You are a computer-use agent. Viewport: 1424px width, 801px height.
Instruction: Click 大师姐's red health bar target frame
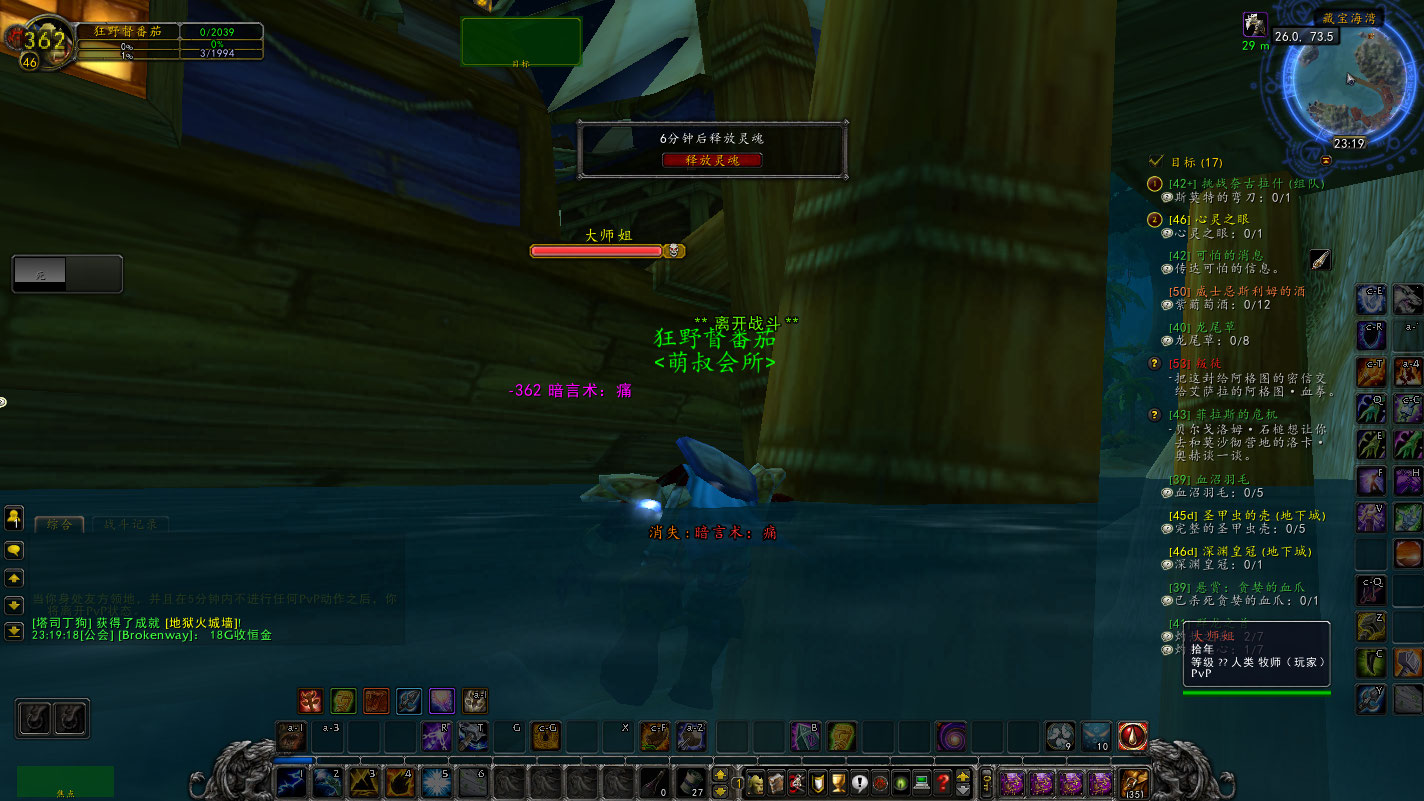point(595,250)
